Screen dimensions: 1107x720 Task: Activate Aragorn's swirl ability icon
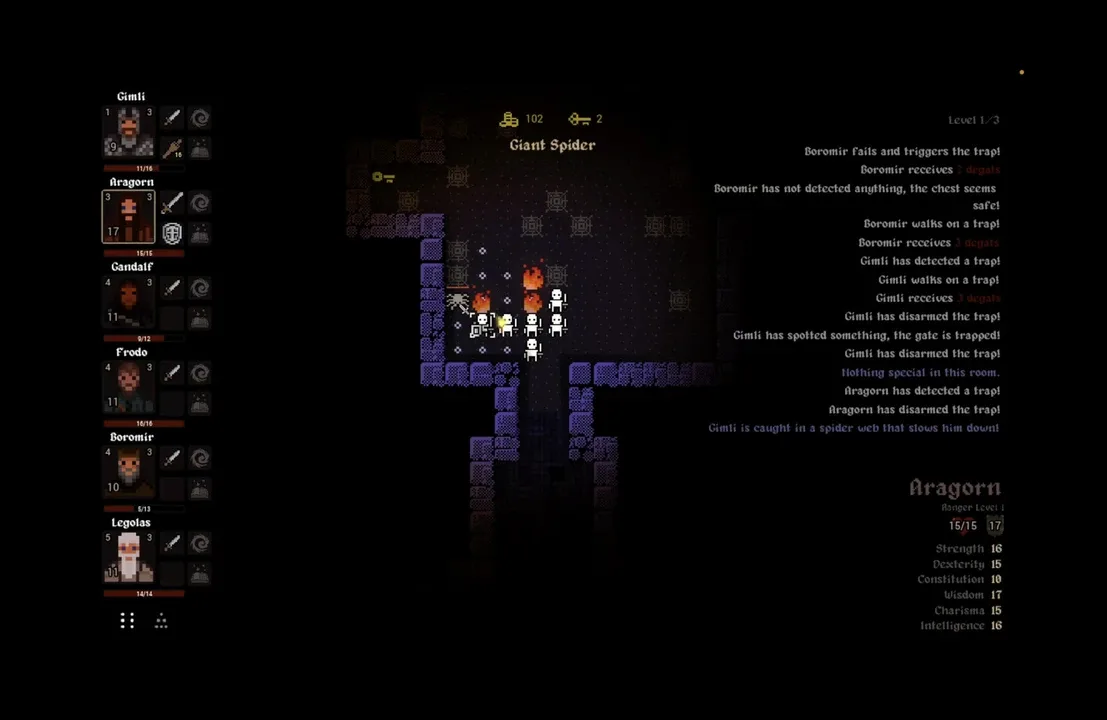[200, 204]
